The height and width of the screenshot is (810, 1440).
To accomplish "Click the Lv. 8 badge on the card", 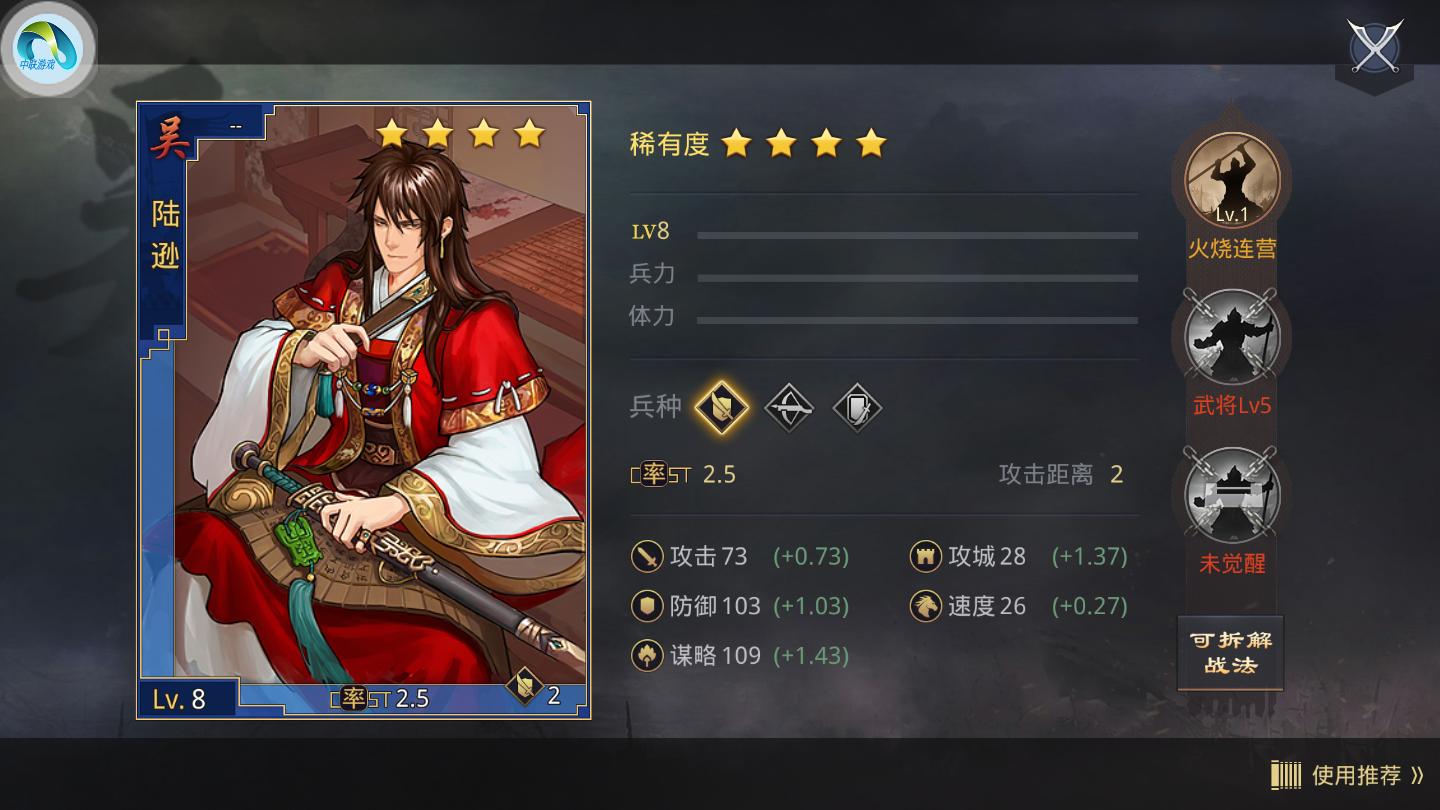I will (x=178, y=699).
